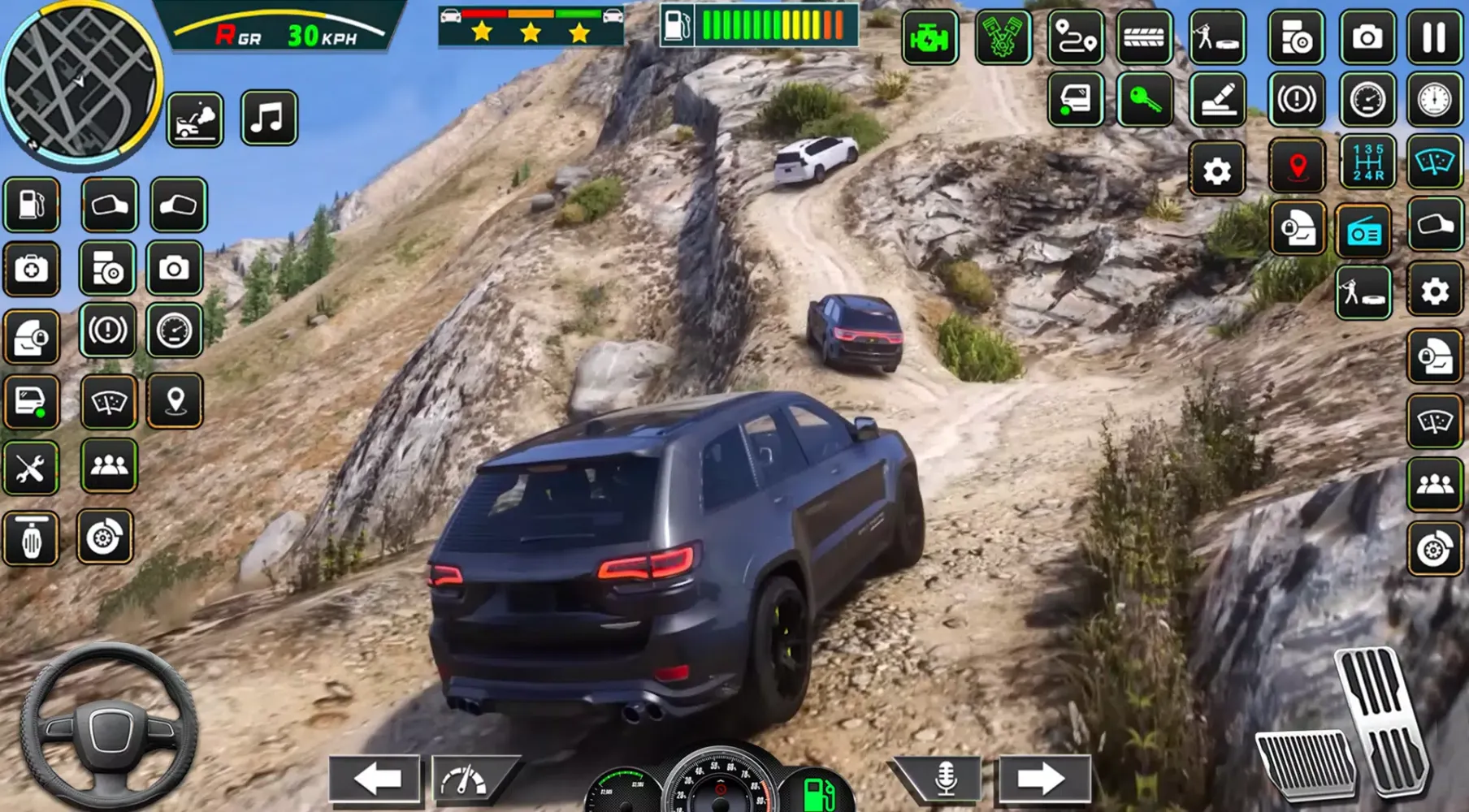Click the green engine icon
This screenshot has height=812, width=1469.
coord(929,37)
